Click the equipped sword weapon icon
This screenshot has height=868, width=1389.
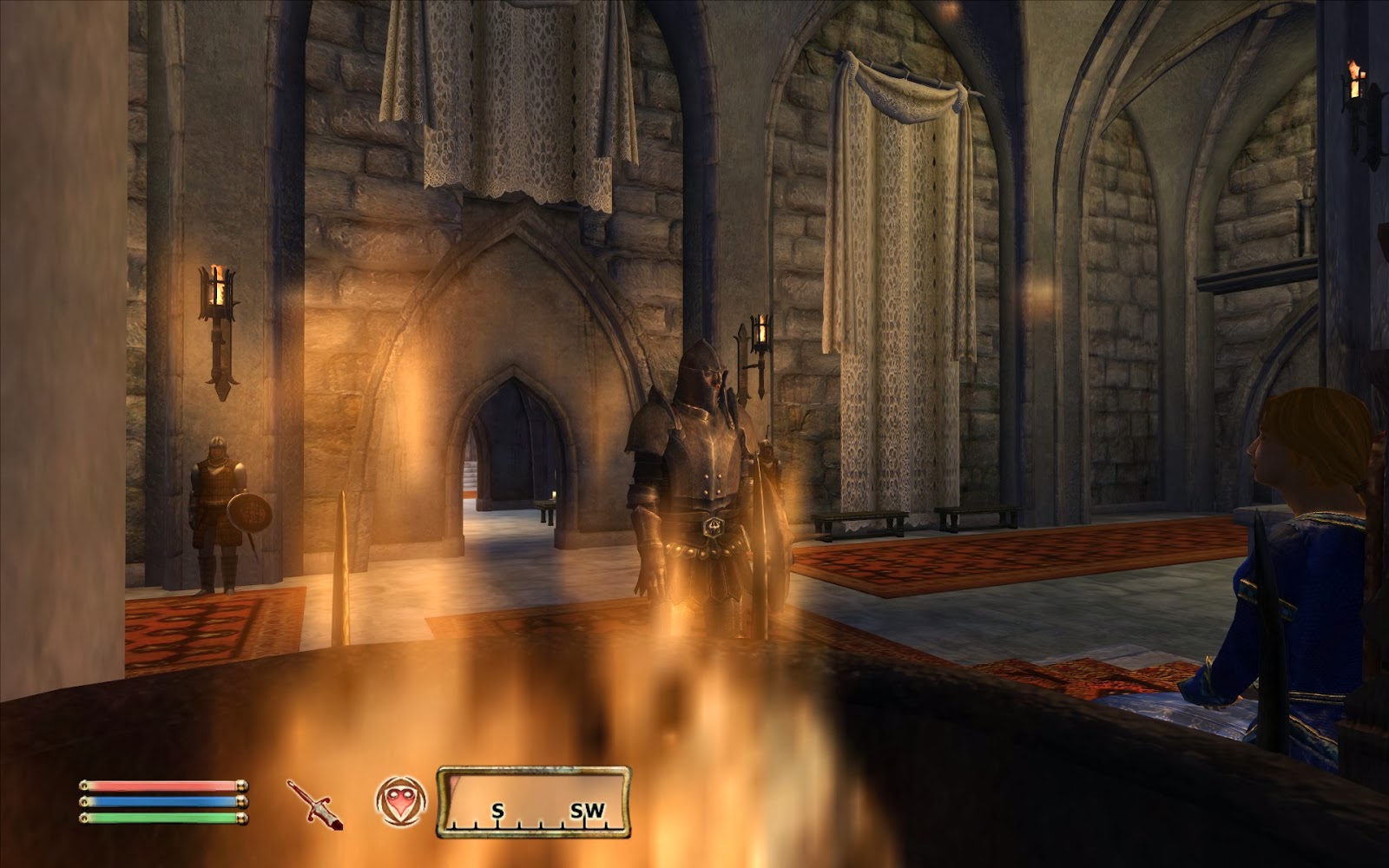click(x=314, y=803)
